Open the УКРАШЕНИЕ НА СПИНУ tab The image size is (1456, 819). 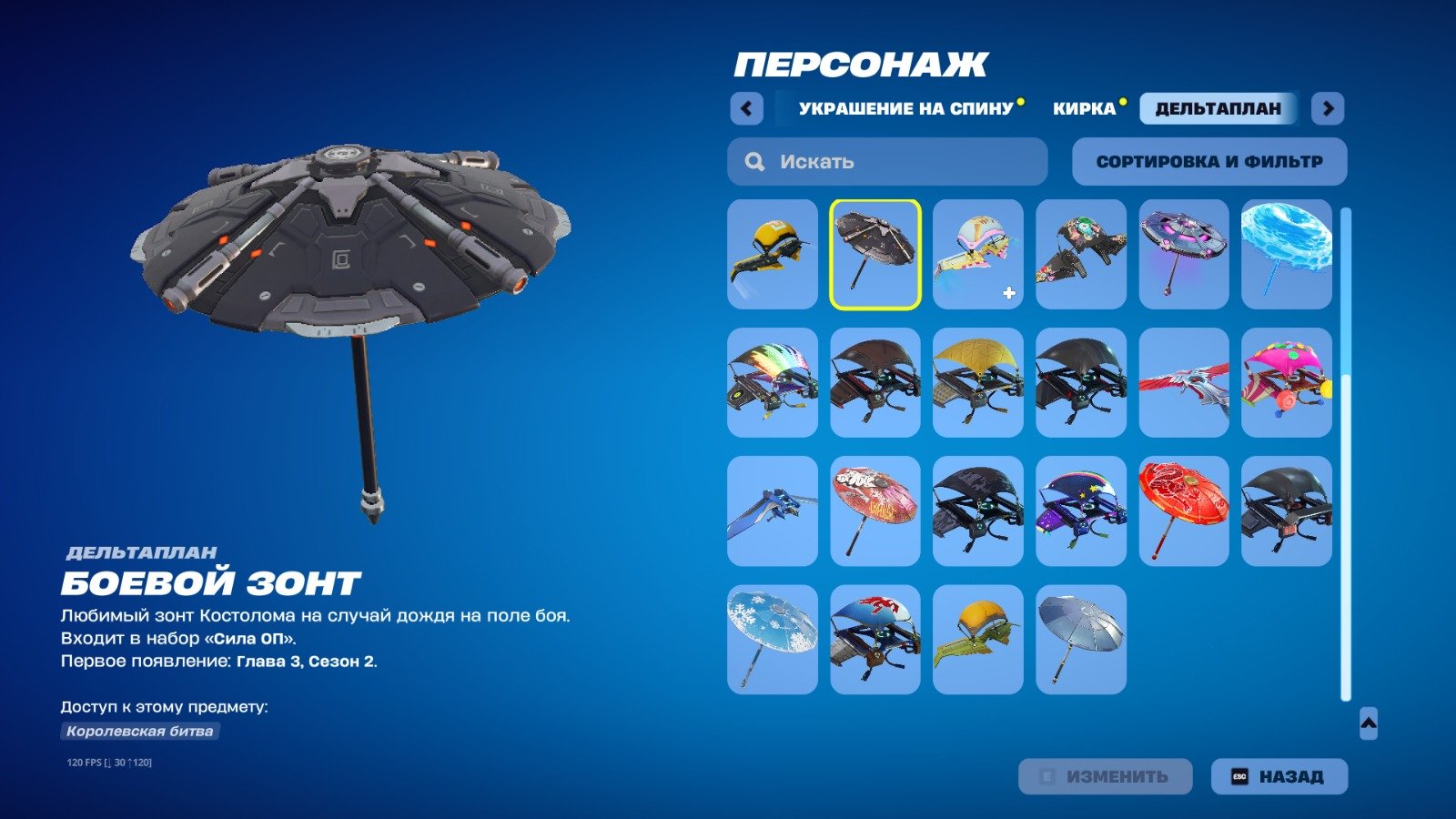point(905,107)
